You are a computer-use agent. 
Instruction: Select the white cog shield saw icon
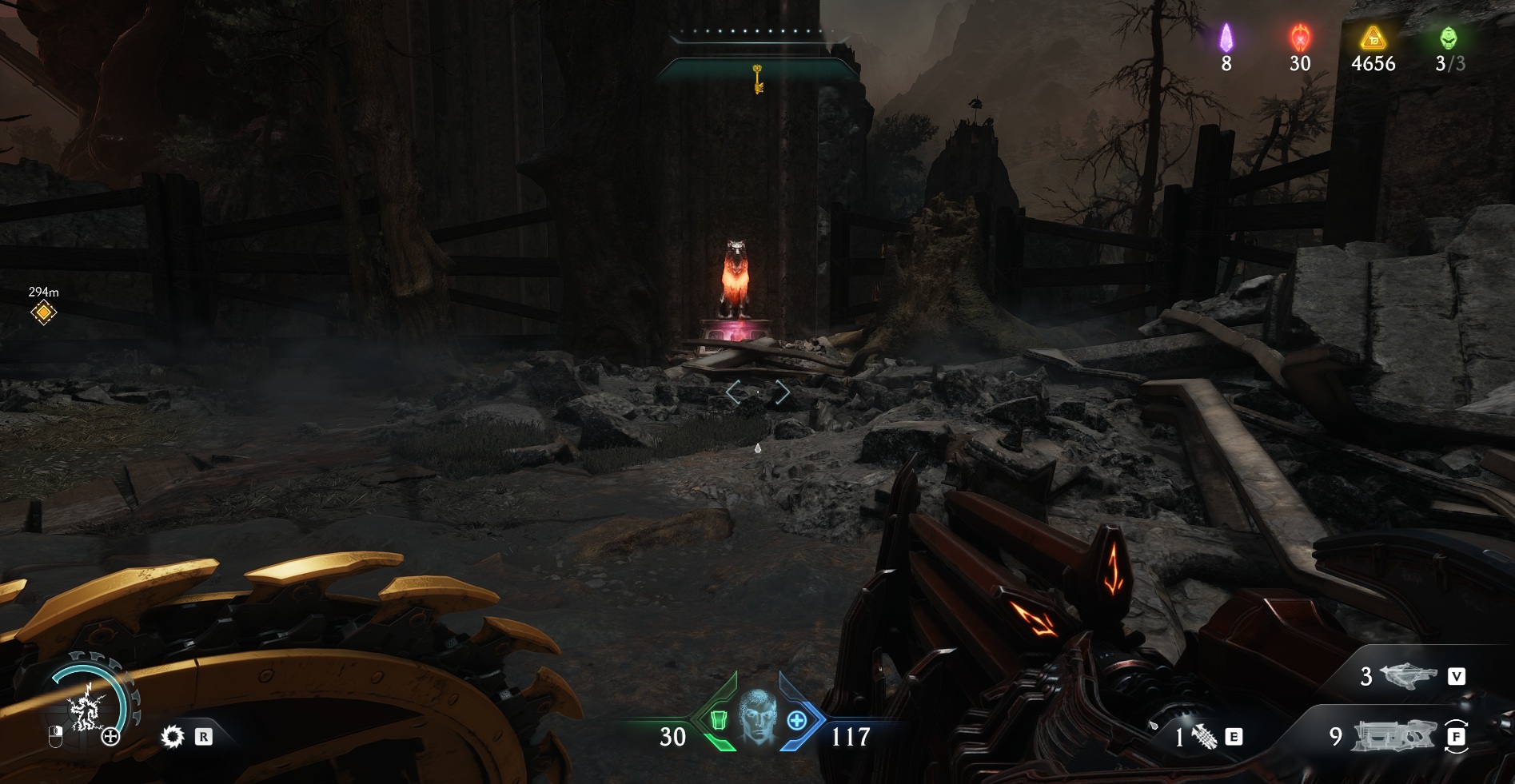(x=172, y=737)
